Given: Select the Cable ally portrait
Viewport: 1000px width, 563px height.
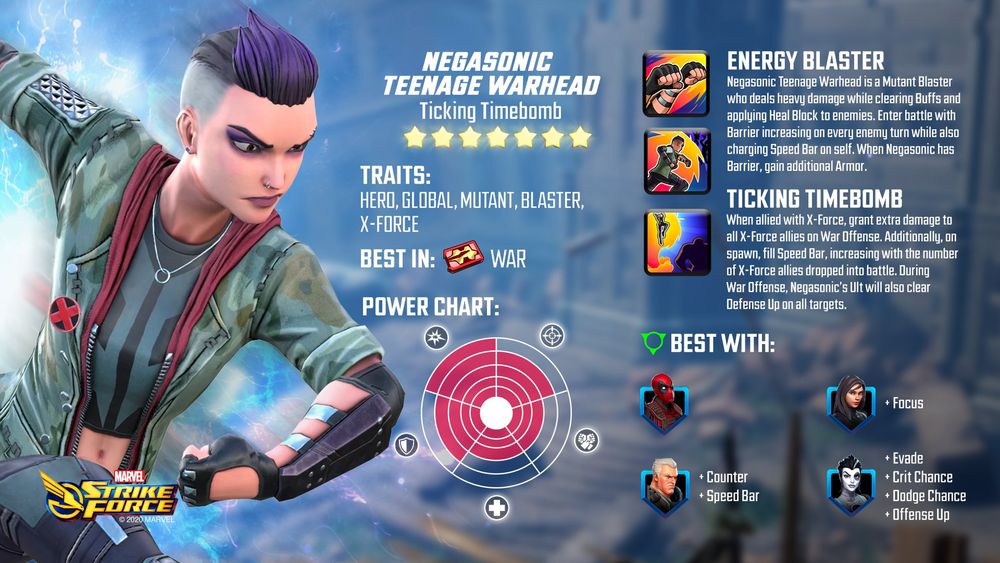Looking at the screenshot, I should coord(661,487).
